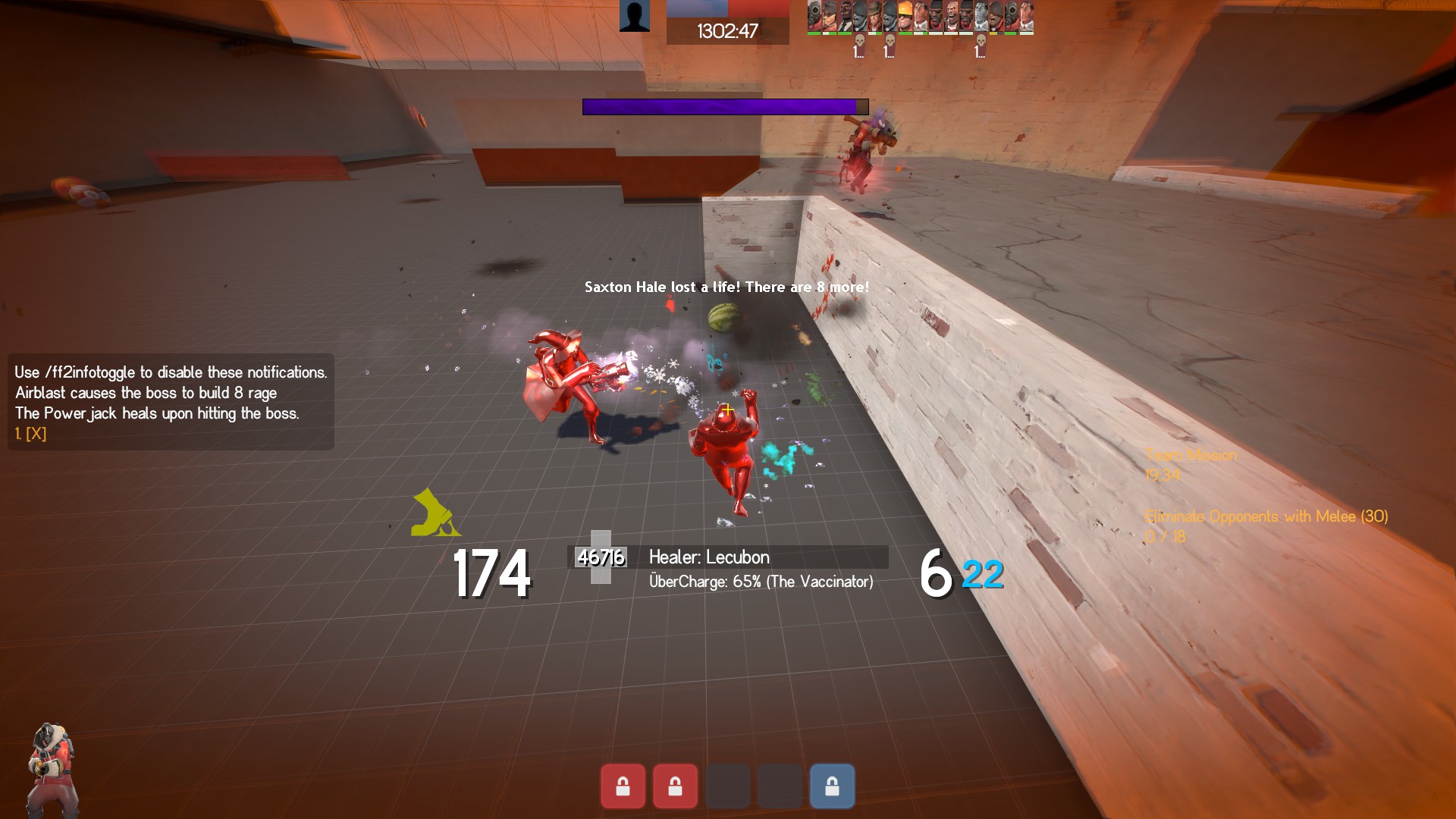Screen dimensions: 1456x819
Task: Select the blue locked control point icon
Action: 832,786
